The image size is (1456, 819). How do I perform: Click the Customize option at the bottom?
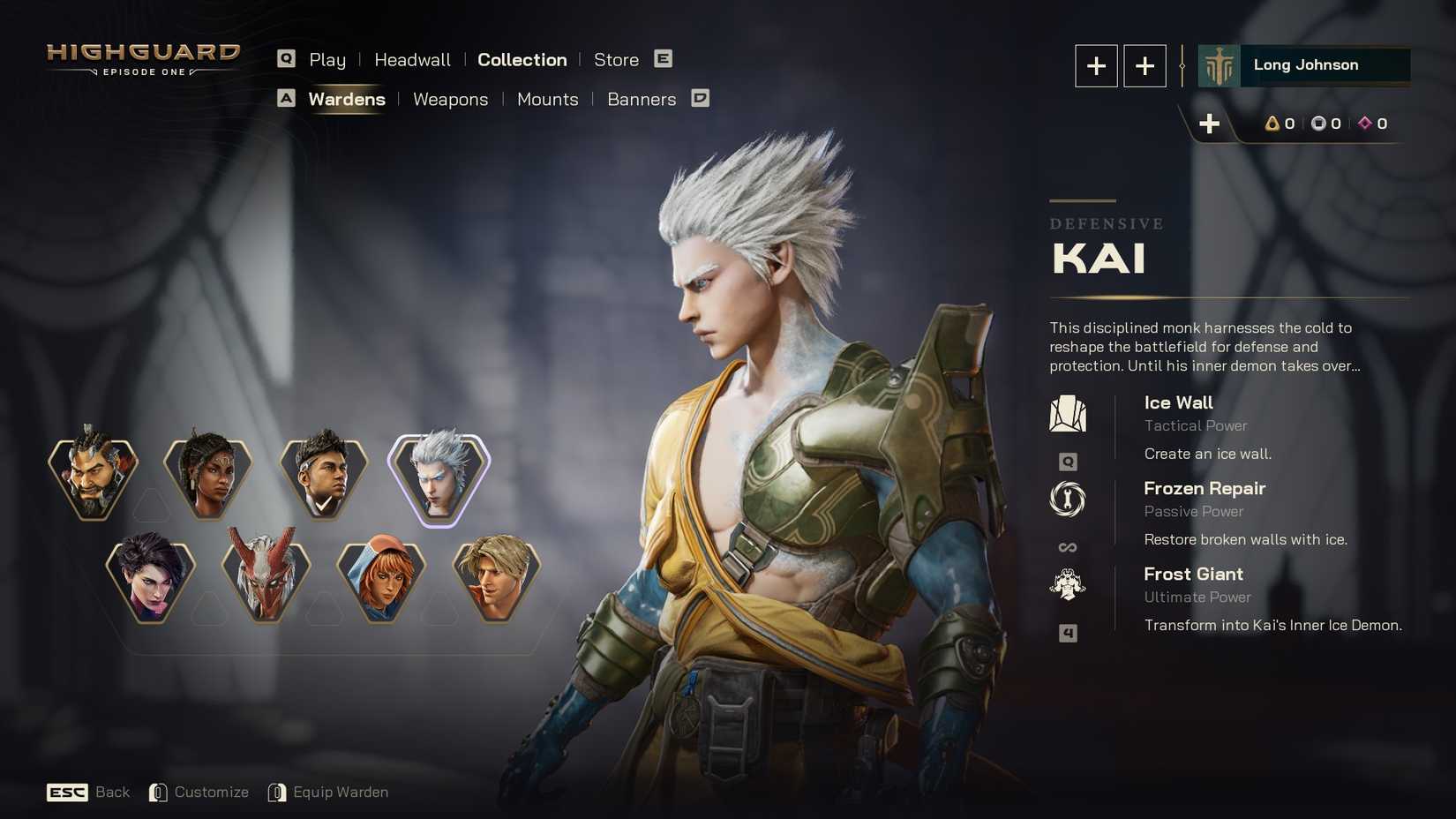click(x=212, y=792)
